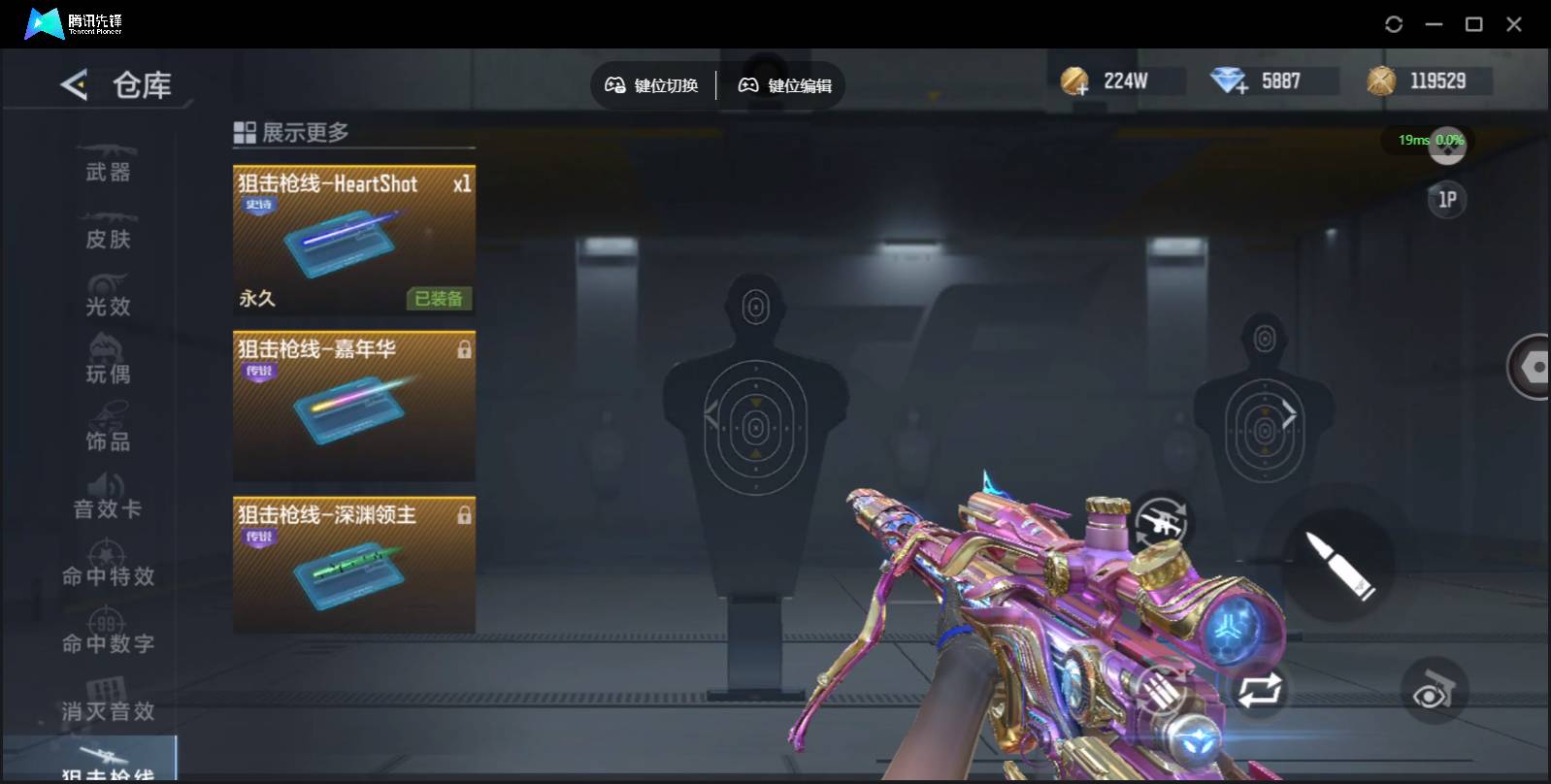
Task: Toggle the 1P view button
Action: tap(1446, 200)
